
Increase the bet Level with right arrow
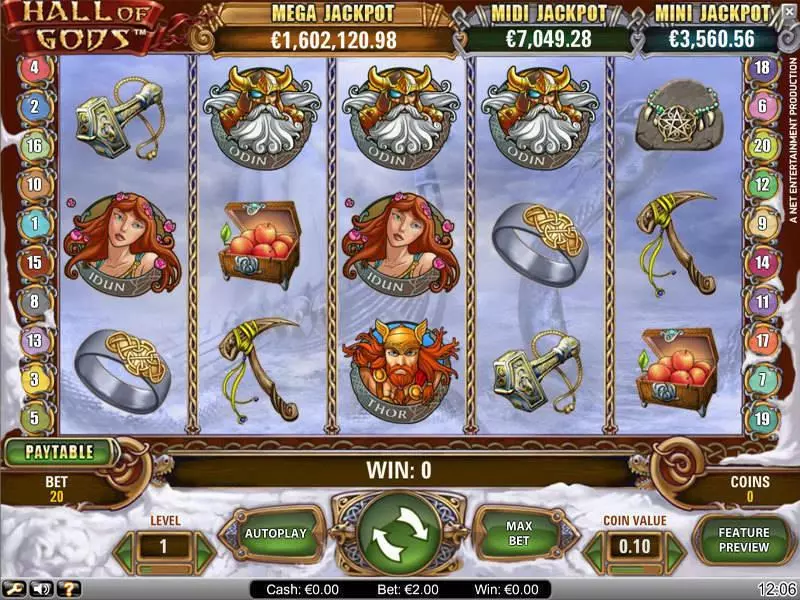(205, 548)
